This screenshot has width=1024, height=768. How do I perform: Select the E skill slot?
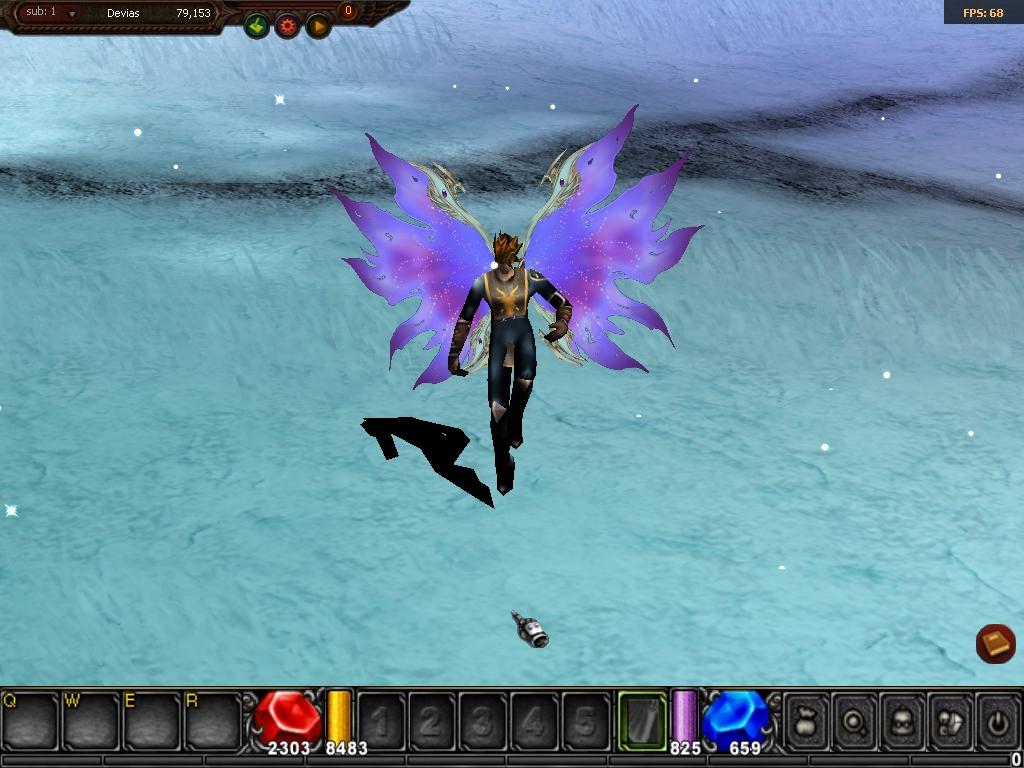tap(152, 720)
